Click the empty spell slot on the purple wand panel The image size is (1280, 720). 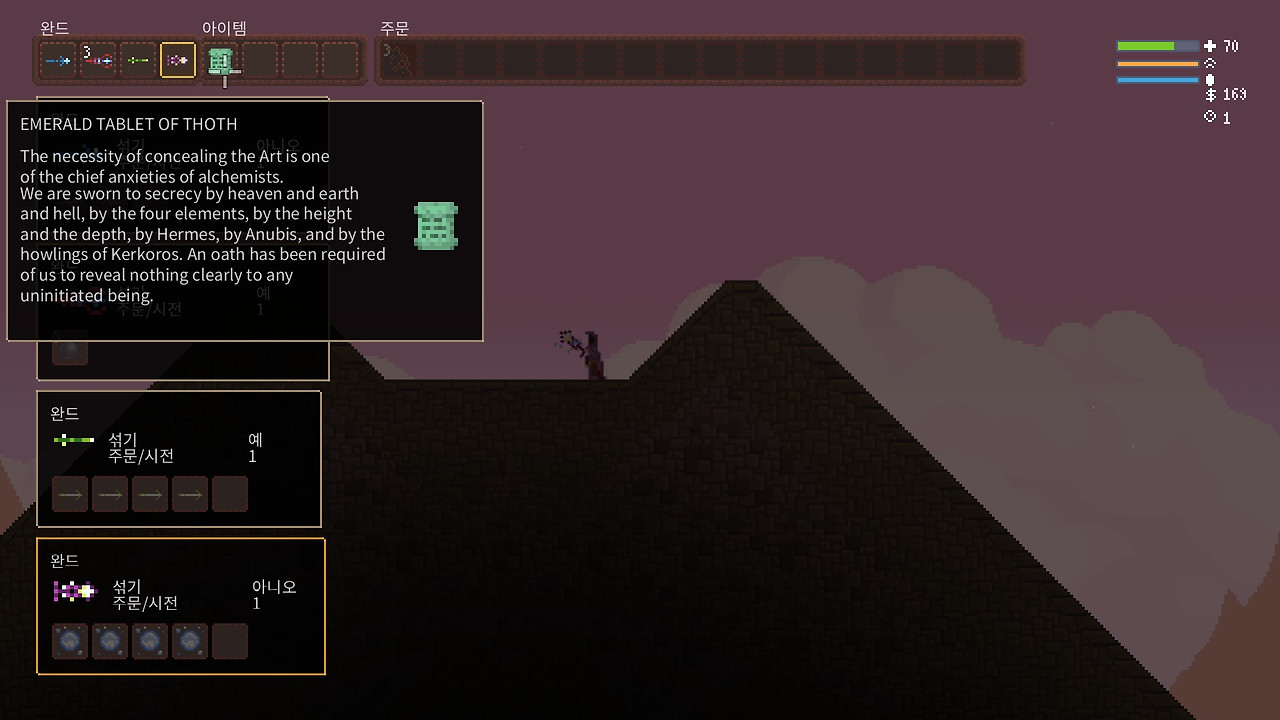coord(230,641)
